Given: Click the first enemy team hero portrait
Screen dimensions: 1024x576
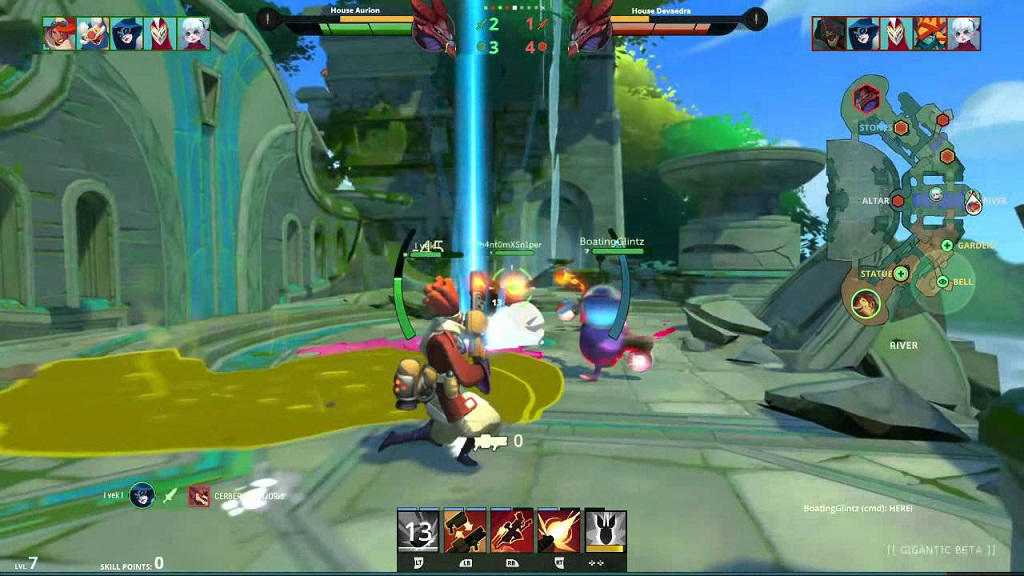Looking at the screenshot, I should tap(828, 34).
